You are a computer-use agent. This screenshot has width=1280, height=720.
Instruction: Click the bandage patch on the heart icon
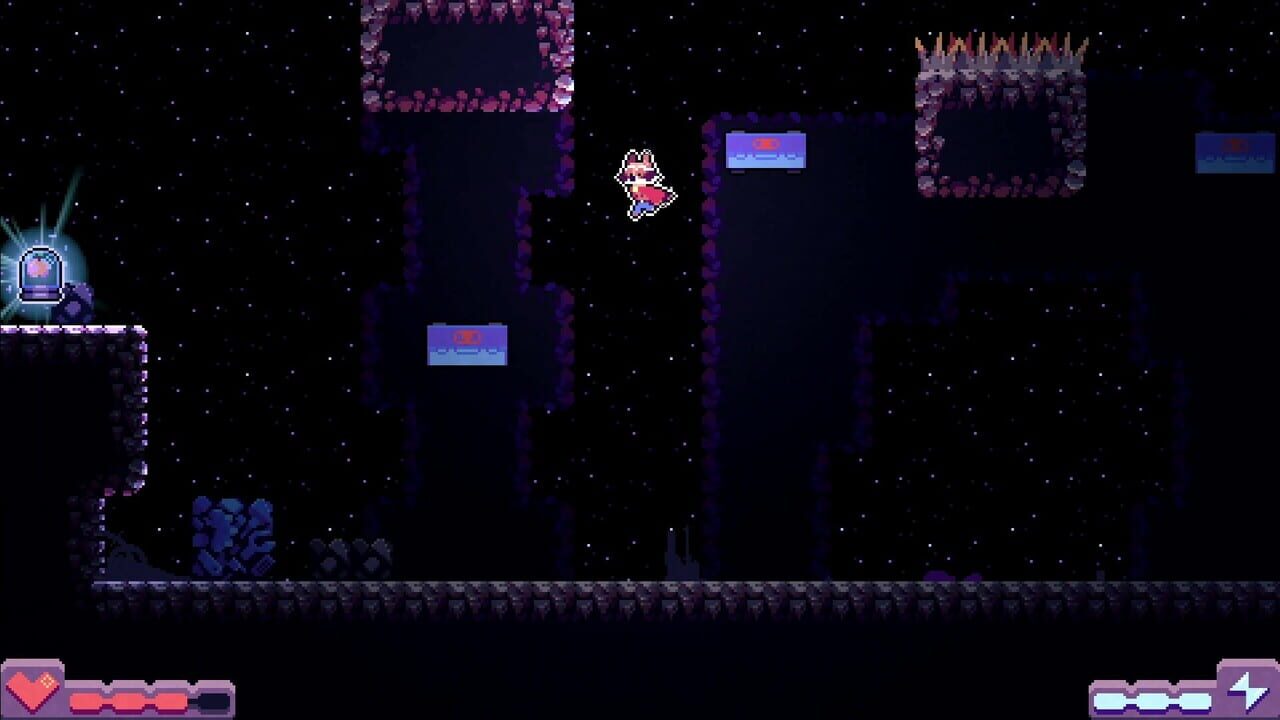46,679
